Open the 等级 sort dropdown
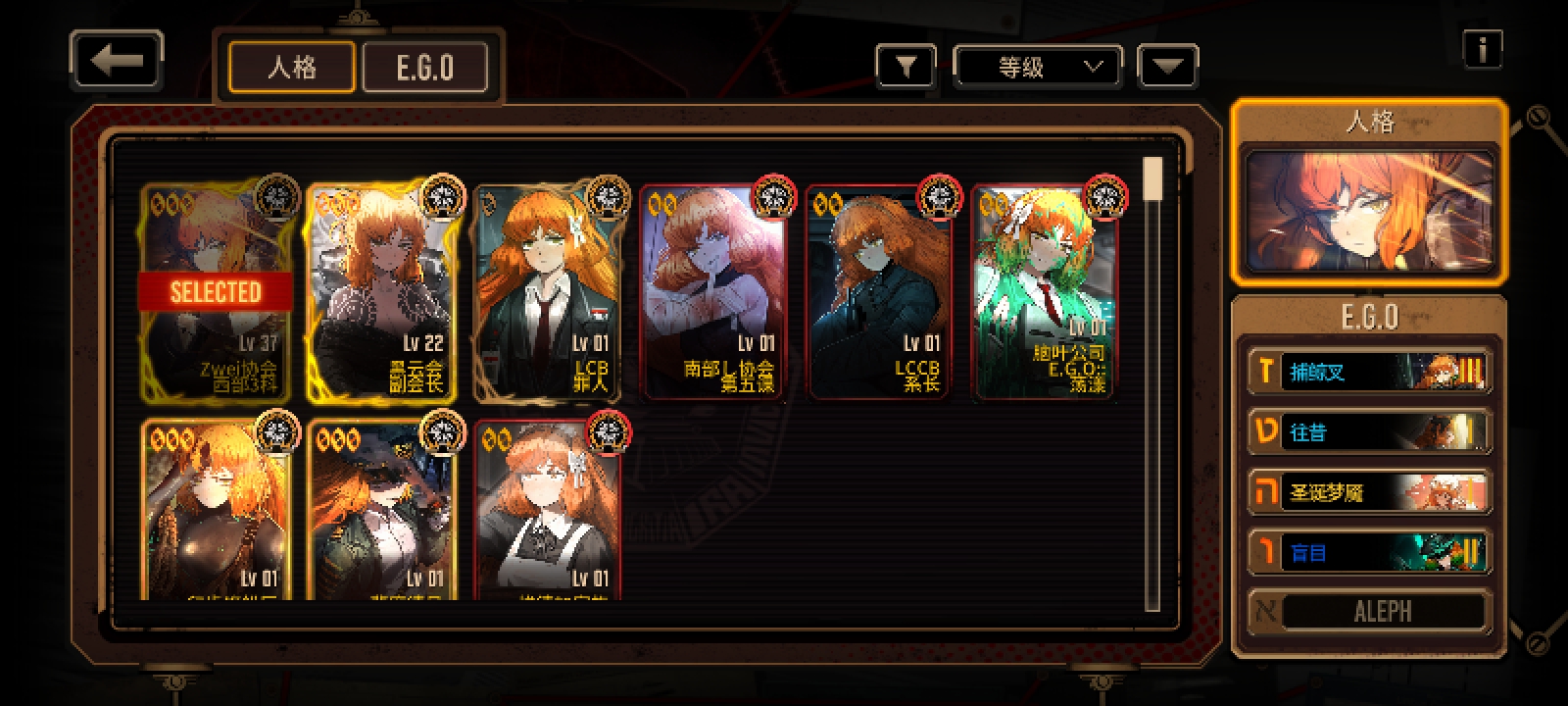 point(1038,68)
